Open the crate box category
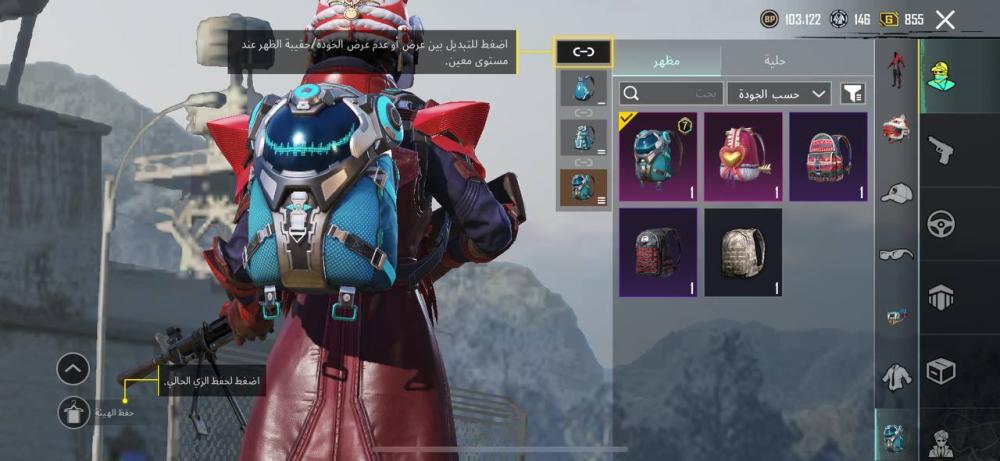 pyautogui.click(x=941, y=371)
